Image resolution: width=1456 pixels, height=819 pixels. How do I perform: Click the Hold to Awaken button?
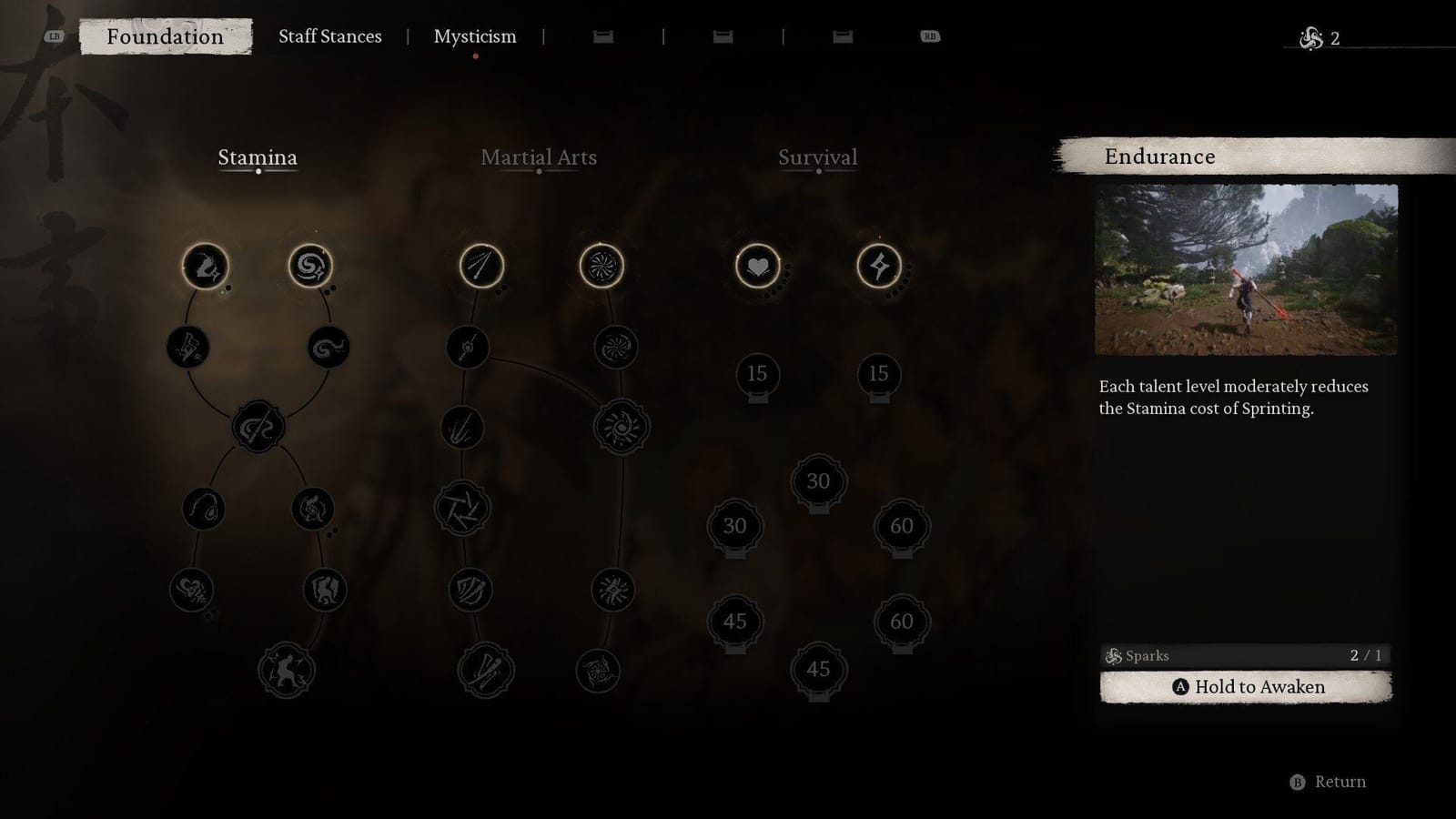point(1244,687)
